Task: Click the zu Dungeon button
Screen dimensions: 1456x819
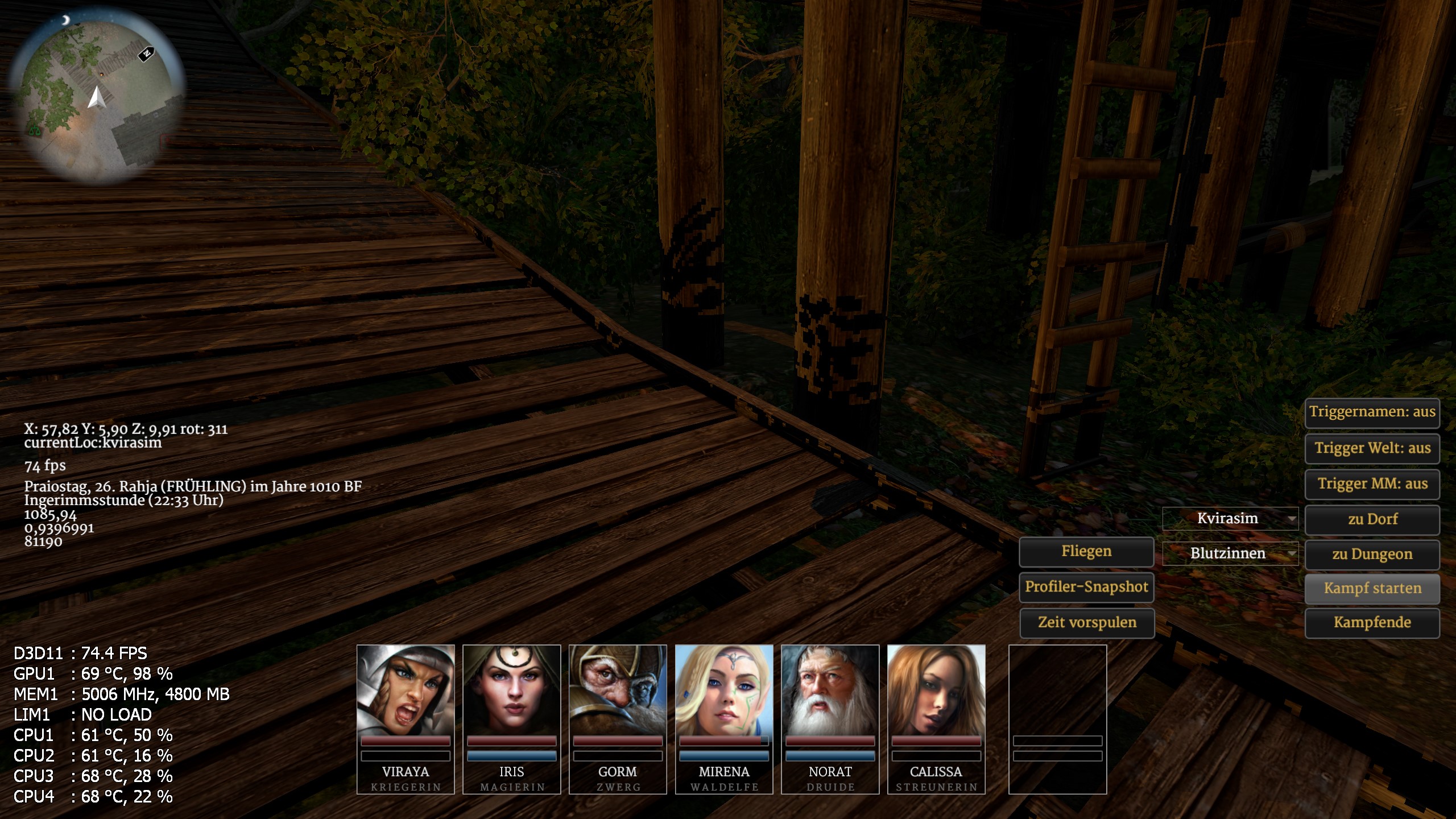Action: coord(1372,555)
